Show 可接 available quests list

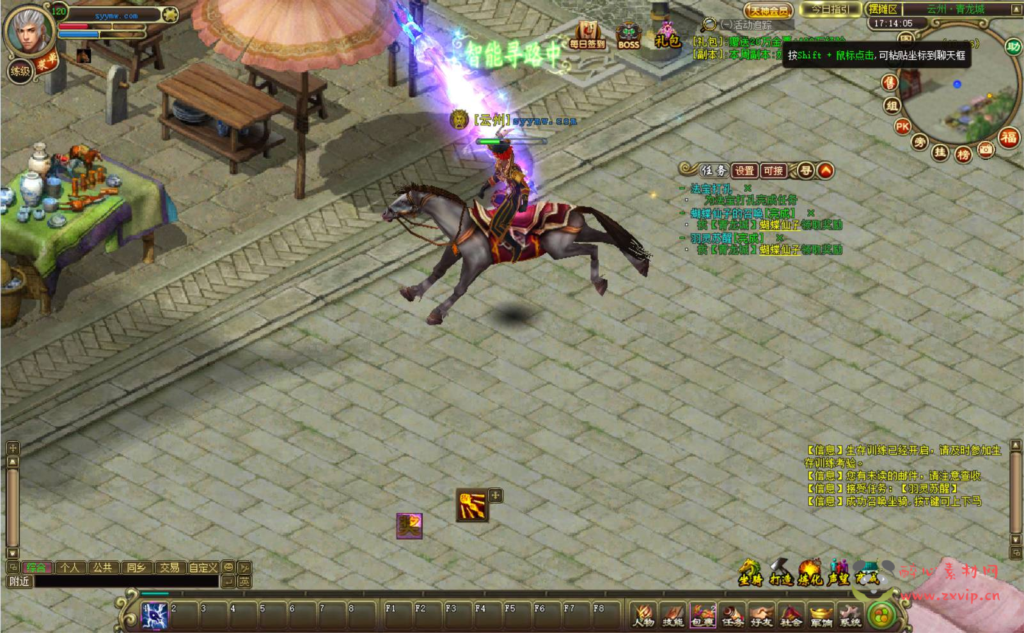coord(773,170)
